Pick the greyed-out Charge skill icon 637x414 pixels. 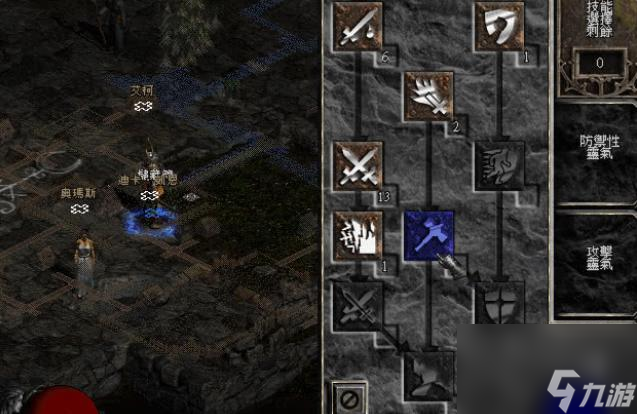pos(498,165)
